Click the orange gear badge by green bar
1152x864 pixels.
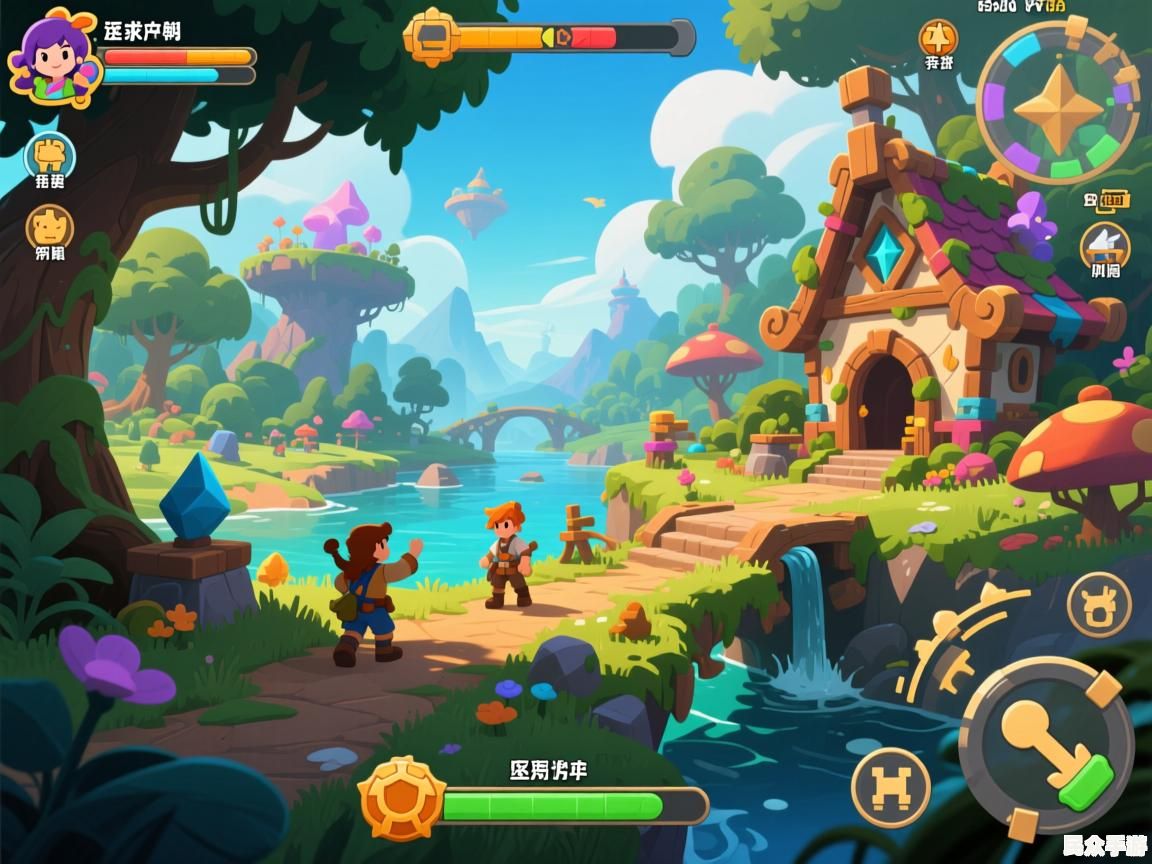[x=402, y=799]
